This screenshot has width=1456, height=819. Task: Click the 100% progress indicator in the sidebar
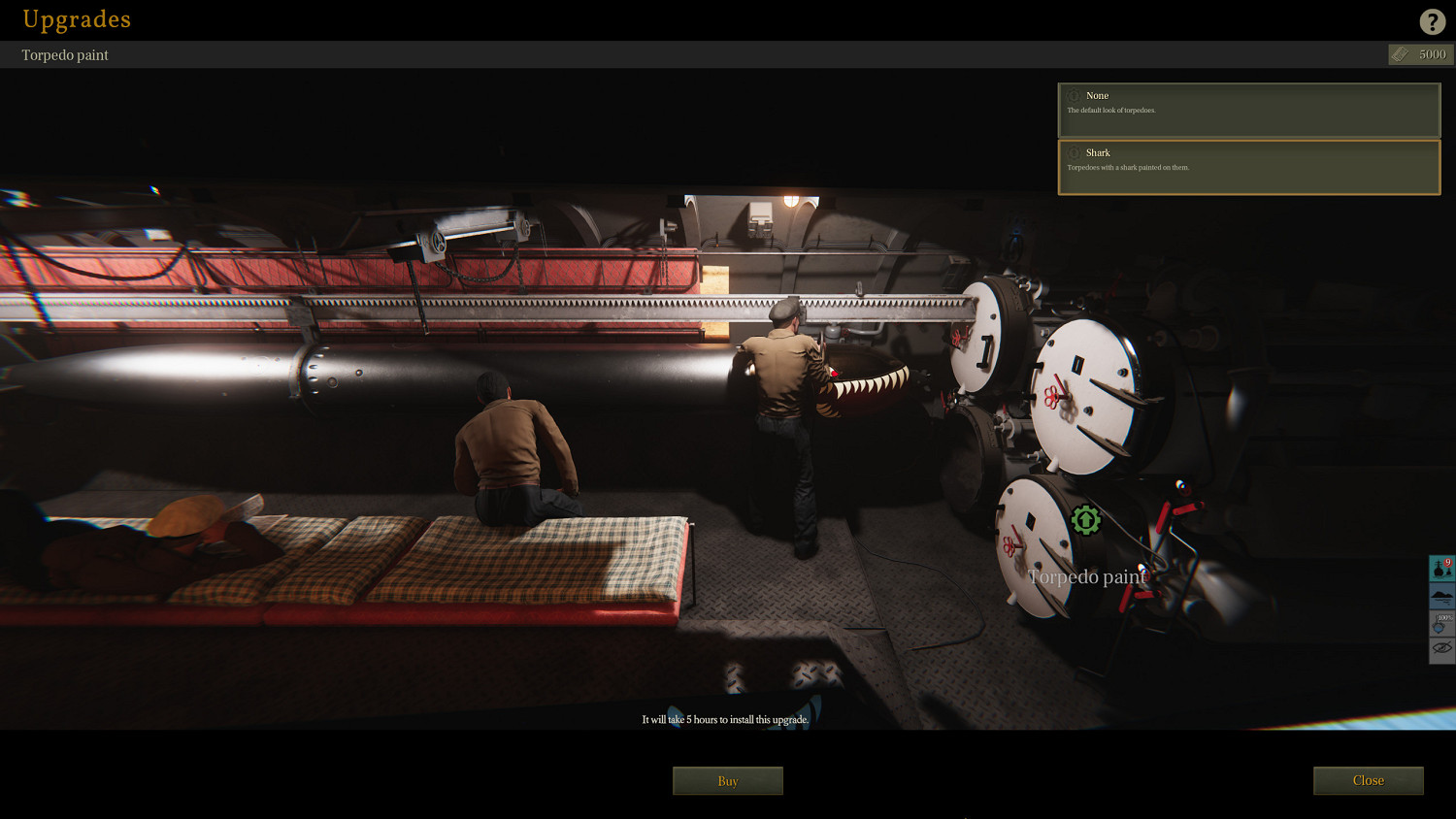pyautogui.click(x=1440, y=619)
